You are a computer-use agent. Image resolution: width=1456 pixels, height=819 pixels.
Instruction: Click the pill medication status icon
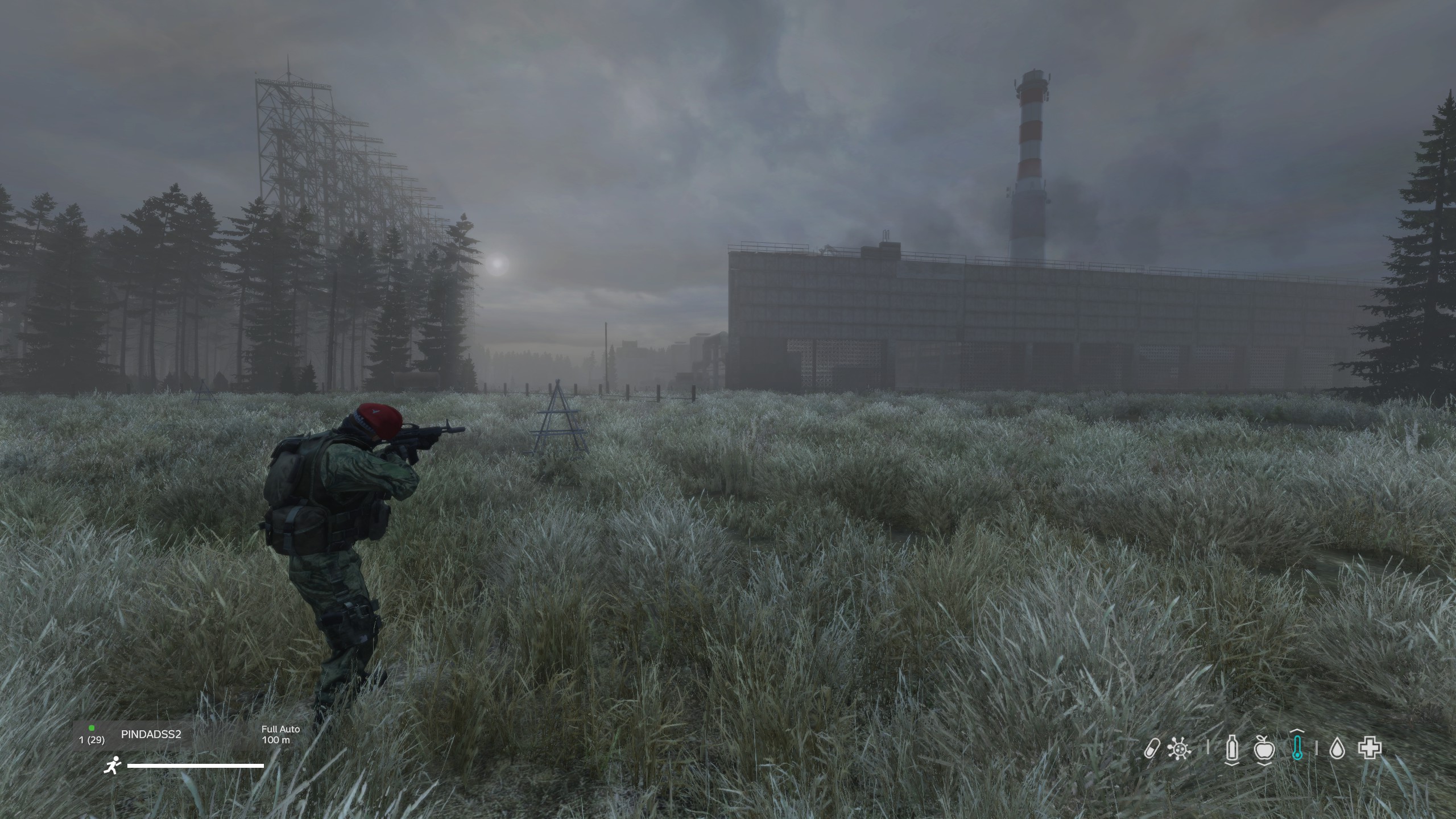pyautogui.click(x=1152, y=748)
